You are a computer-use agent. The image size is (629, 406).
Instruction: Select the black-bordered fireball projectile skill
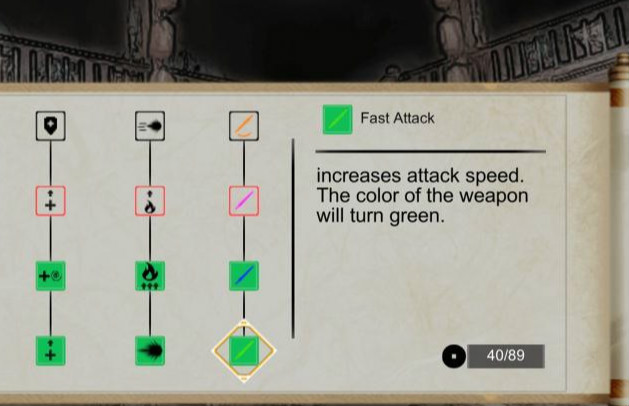[150, 125]
